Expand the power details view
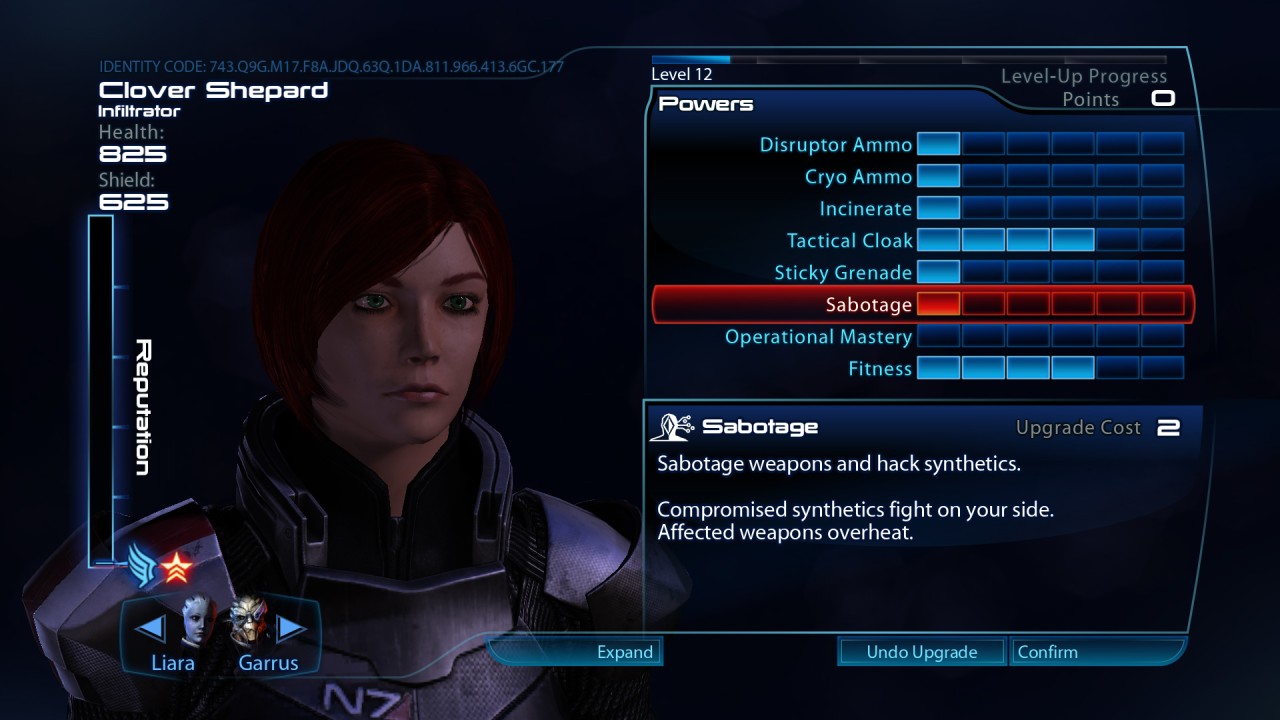 click(x=624, y=652)
